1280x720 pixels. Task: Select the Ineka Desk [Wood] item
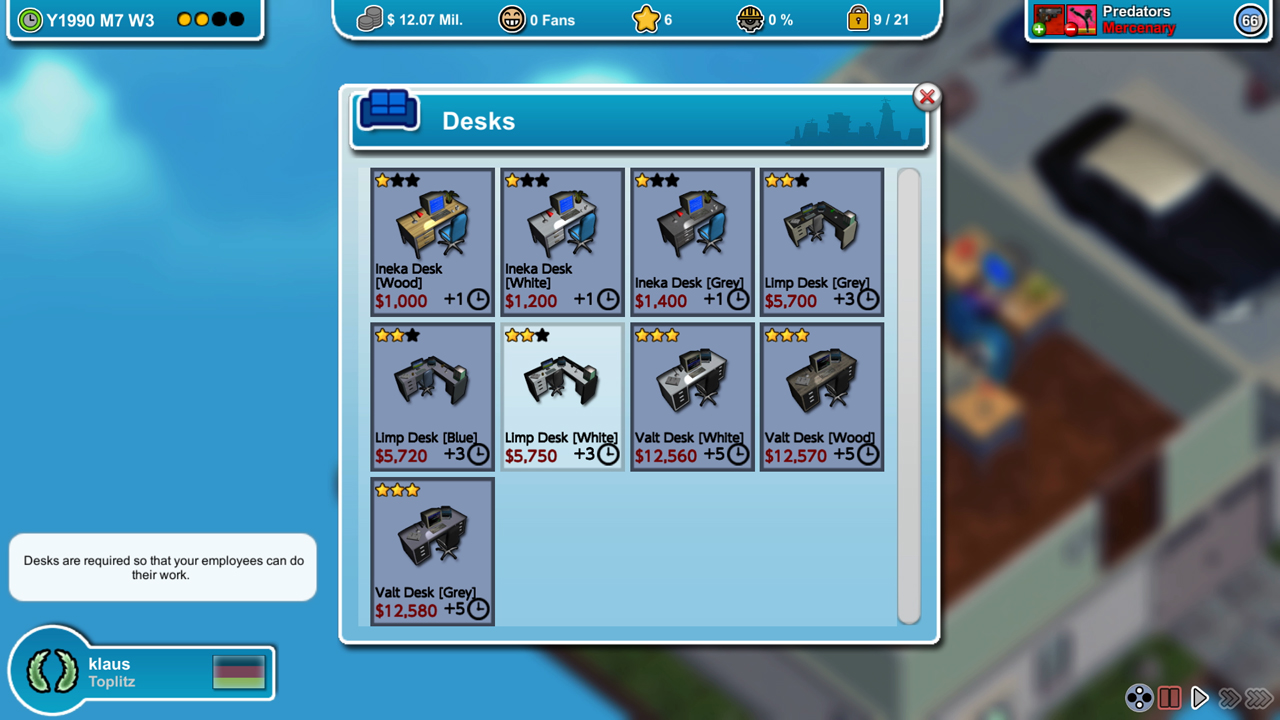coord(432,240)
